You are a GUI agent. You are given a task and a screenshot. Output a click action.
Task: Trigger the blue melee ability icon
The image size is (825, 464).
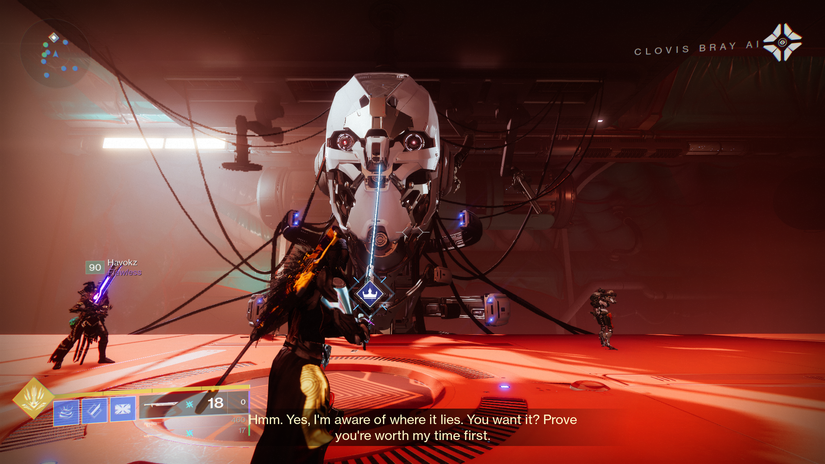[95, 409]
